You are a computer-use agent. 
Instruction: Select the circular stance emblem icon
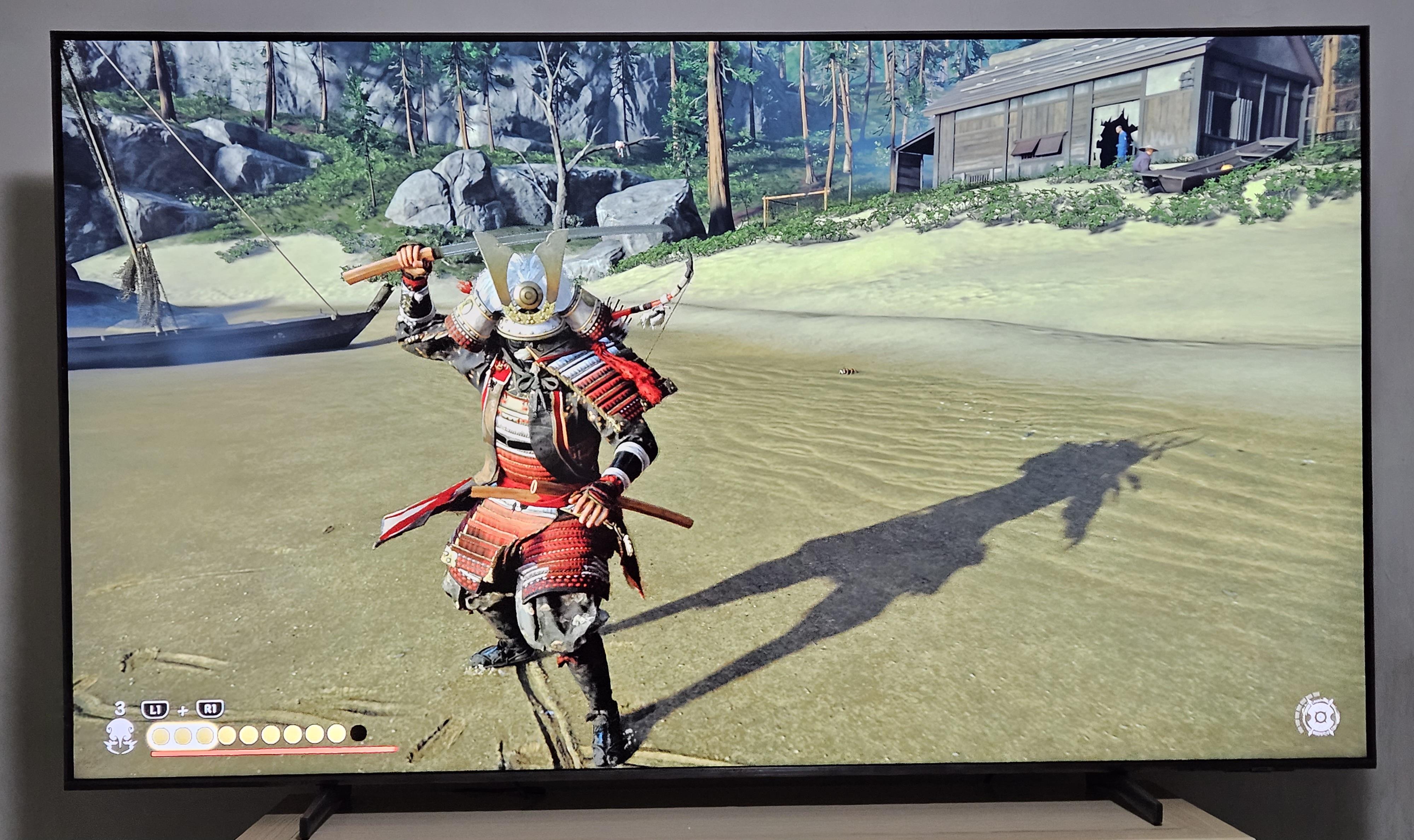[1317, 717]
